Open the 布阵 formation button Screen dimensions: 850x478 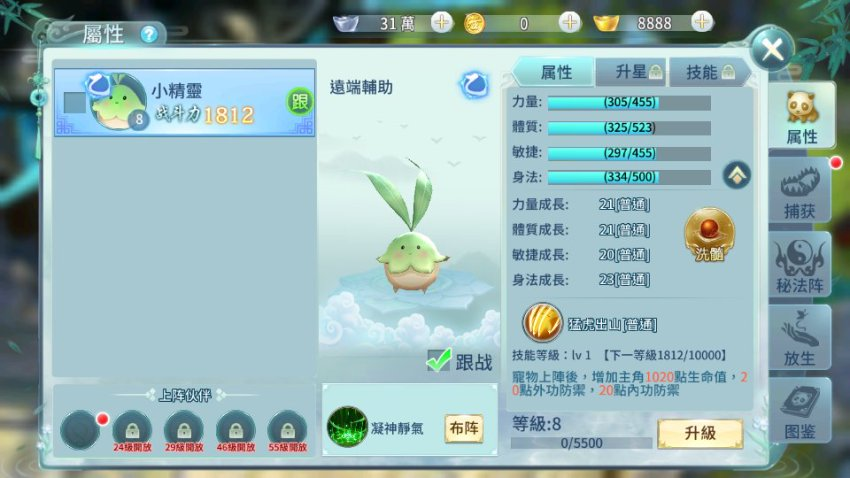point(463,428)
